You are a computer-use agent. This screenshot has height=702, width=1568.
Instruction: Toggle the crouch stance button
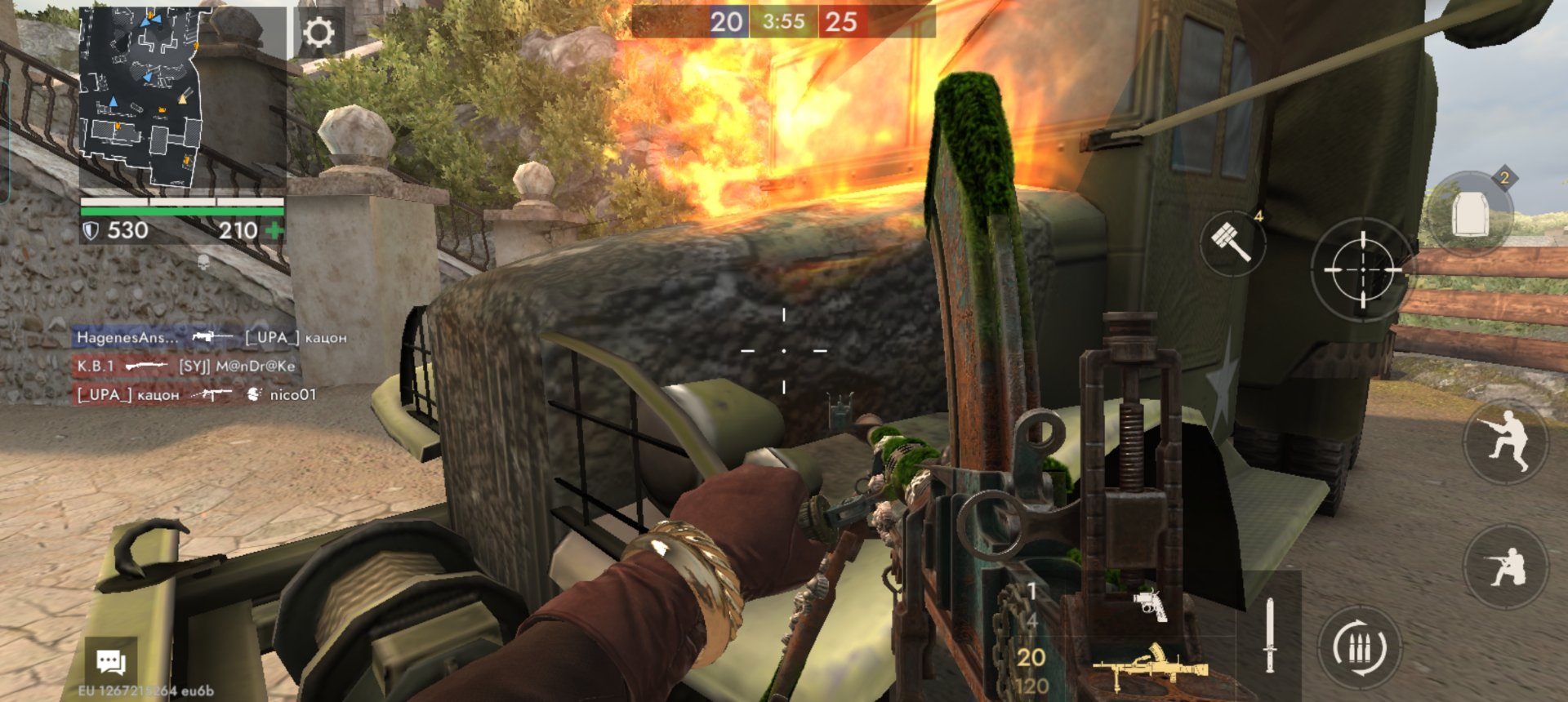click(1505, 442)
